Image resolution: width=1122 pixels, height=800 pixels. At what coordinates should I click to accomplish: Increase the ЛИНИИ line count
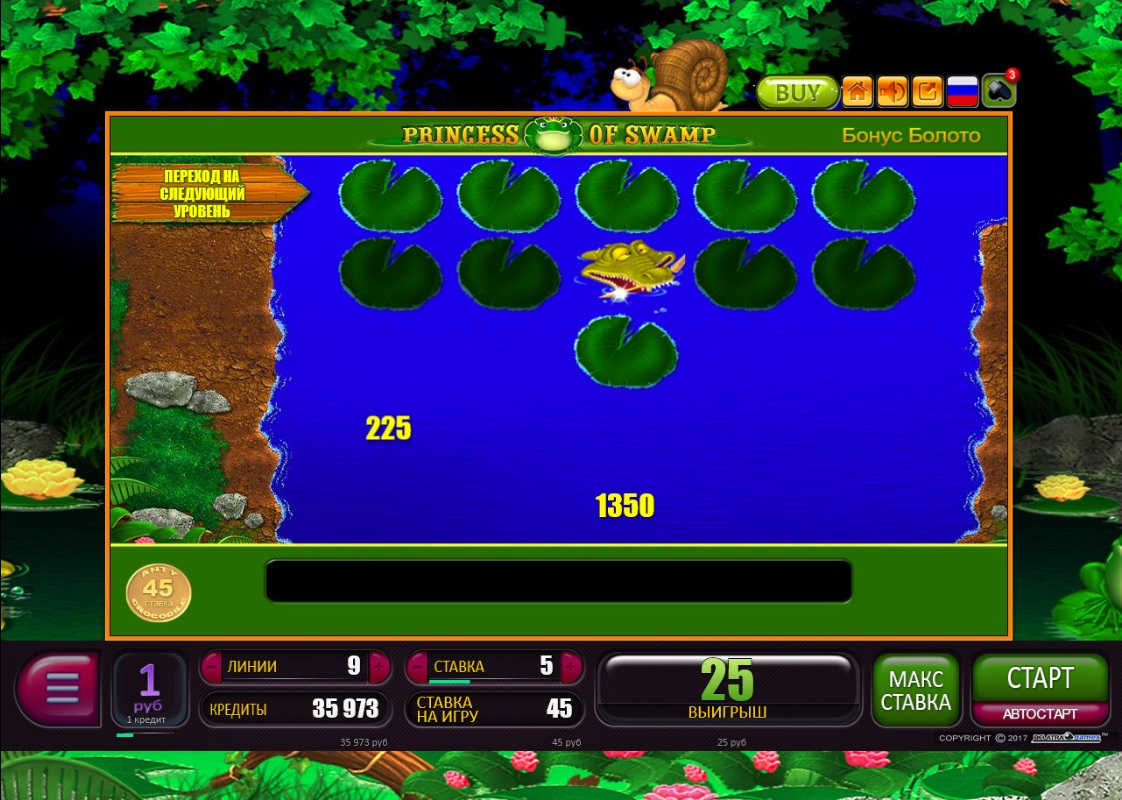coord(378,666)
